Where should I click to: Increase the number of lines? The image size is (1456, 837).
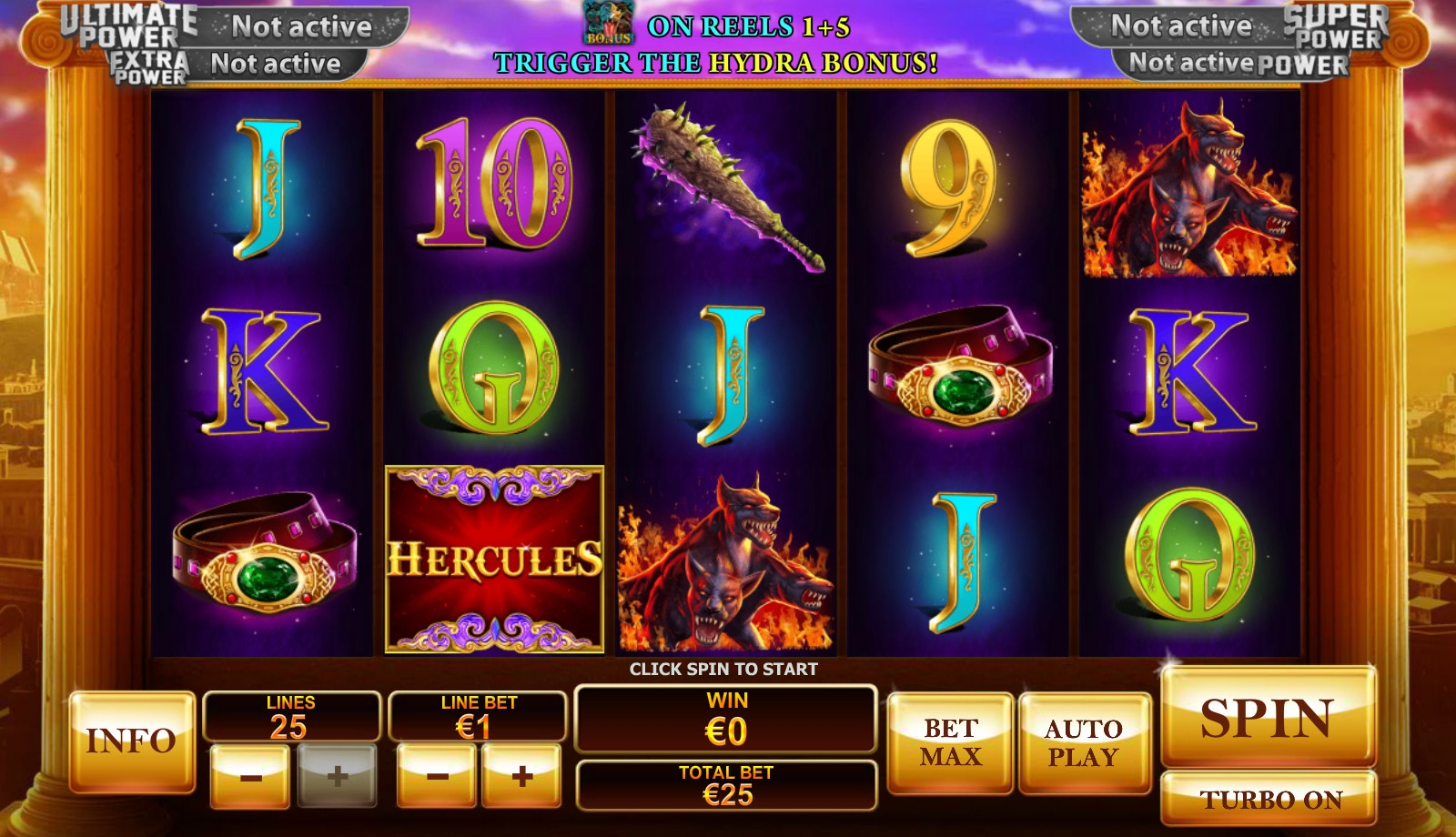click(337, 776)
